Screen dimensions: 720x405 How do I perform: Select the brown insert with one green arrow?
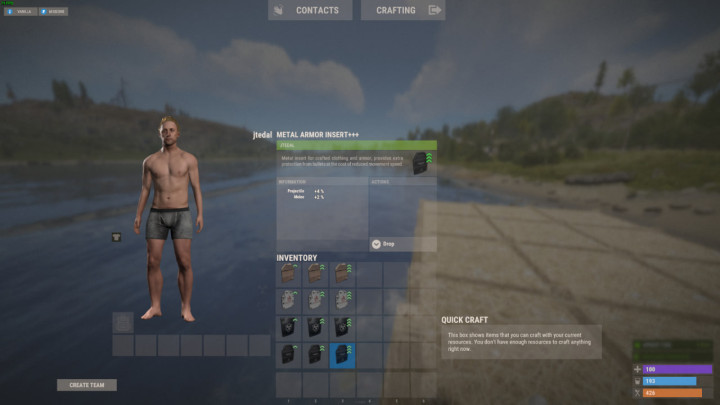coord(289,274)
